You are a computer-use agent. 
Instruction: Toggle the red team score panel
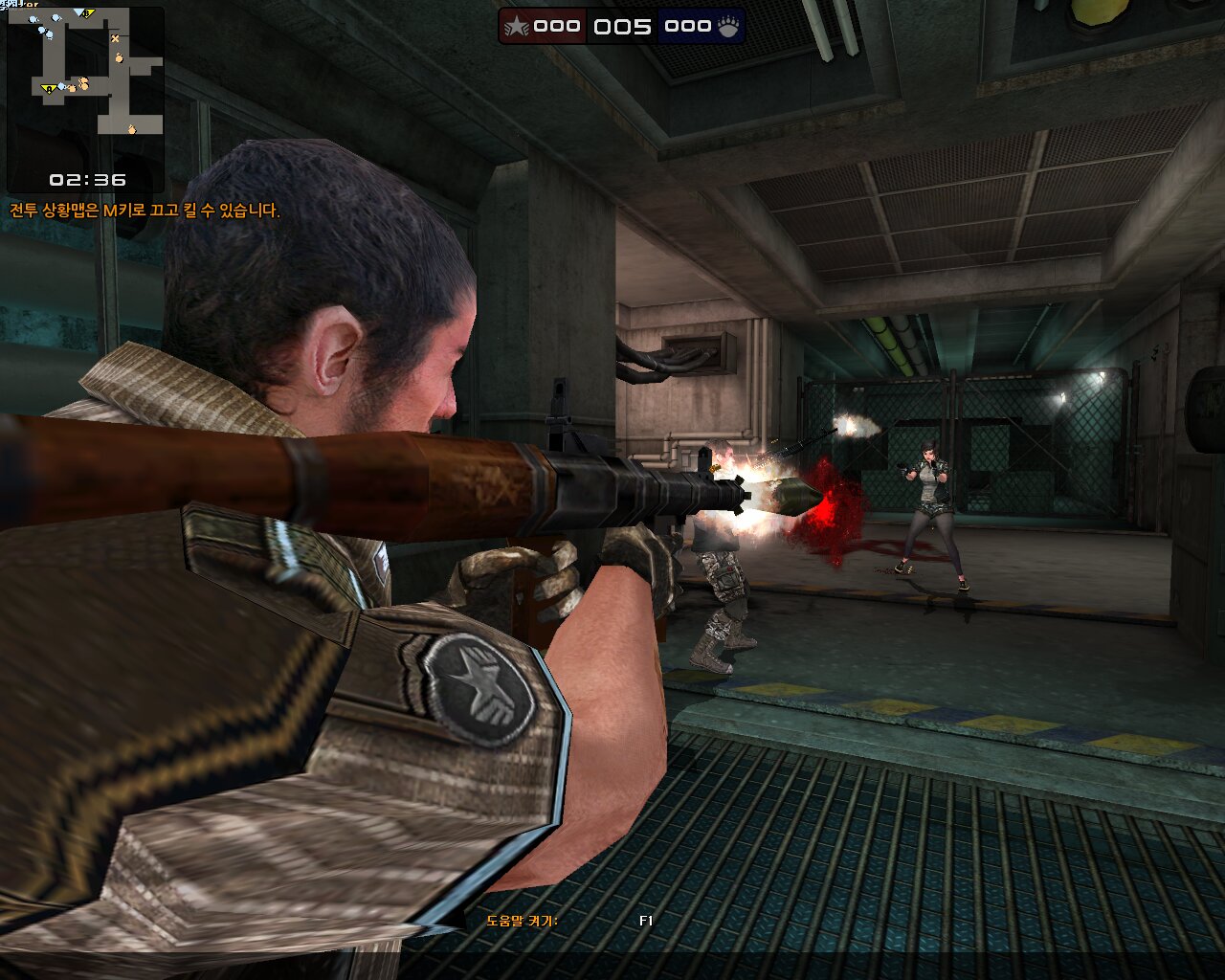coord(542,26)
